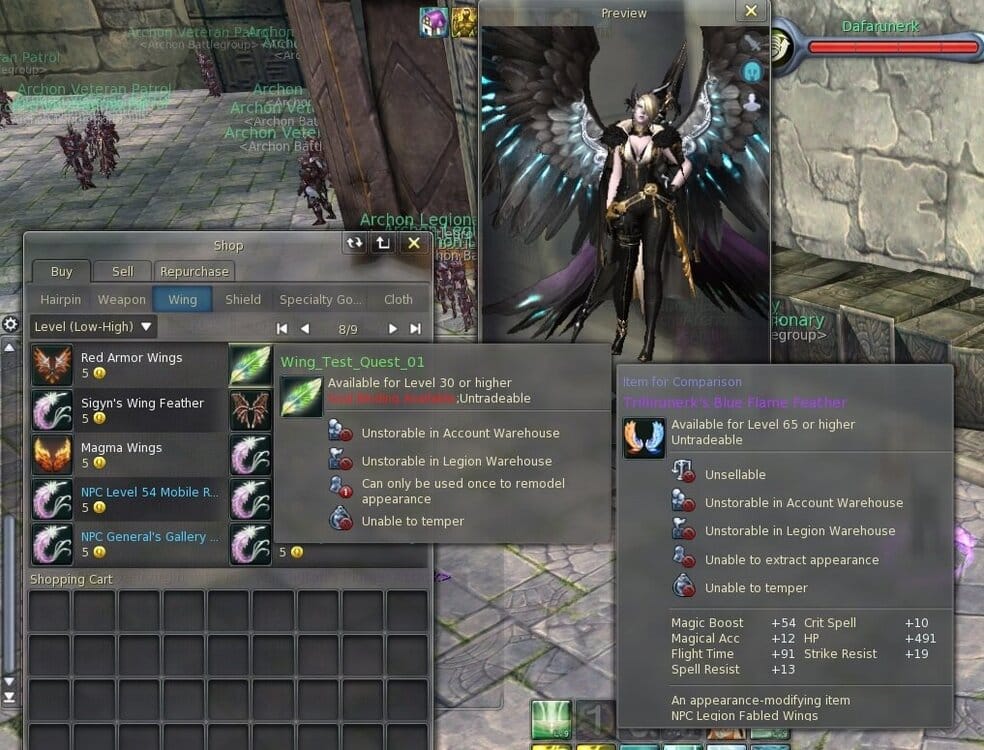Open the Repurchase tab
Viewport: 984px width, 750px height.
pos(194,271)
